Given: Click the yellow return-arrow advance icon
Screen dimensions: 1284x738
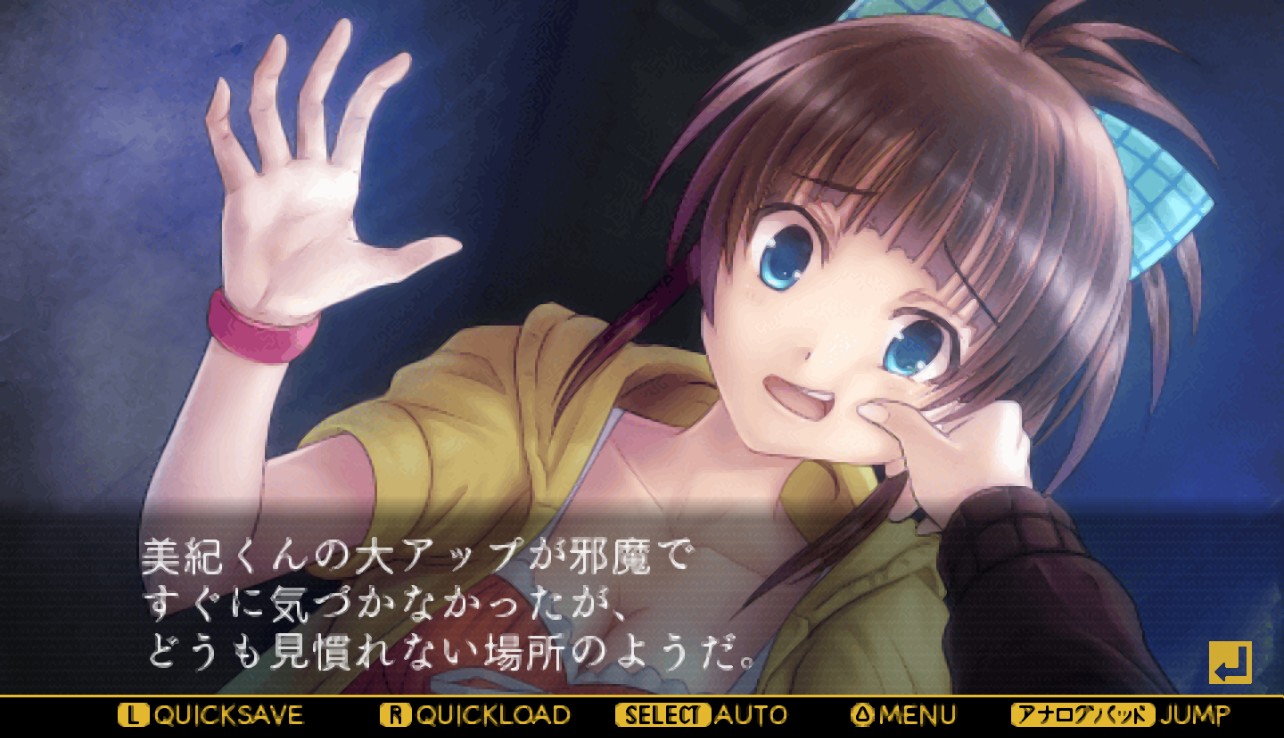Looking at the screenshot, I should coord(1229,662).
